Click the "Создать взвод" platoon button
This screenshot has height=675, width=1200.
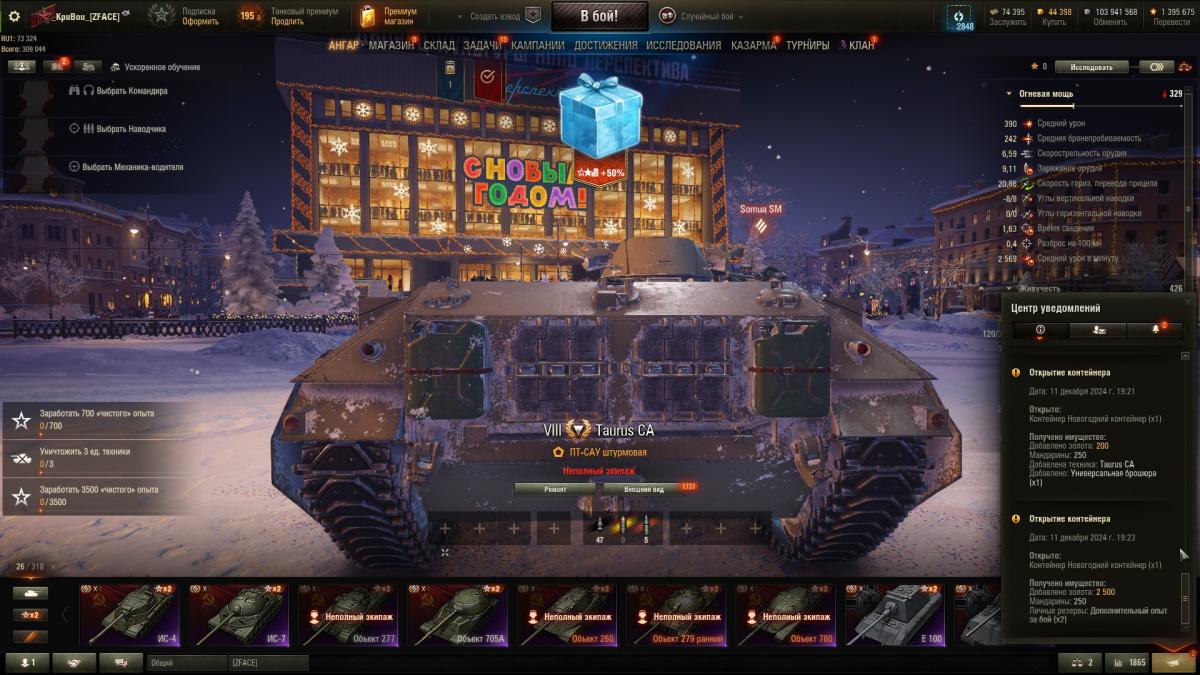click(x=498, y=16)
